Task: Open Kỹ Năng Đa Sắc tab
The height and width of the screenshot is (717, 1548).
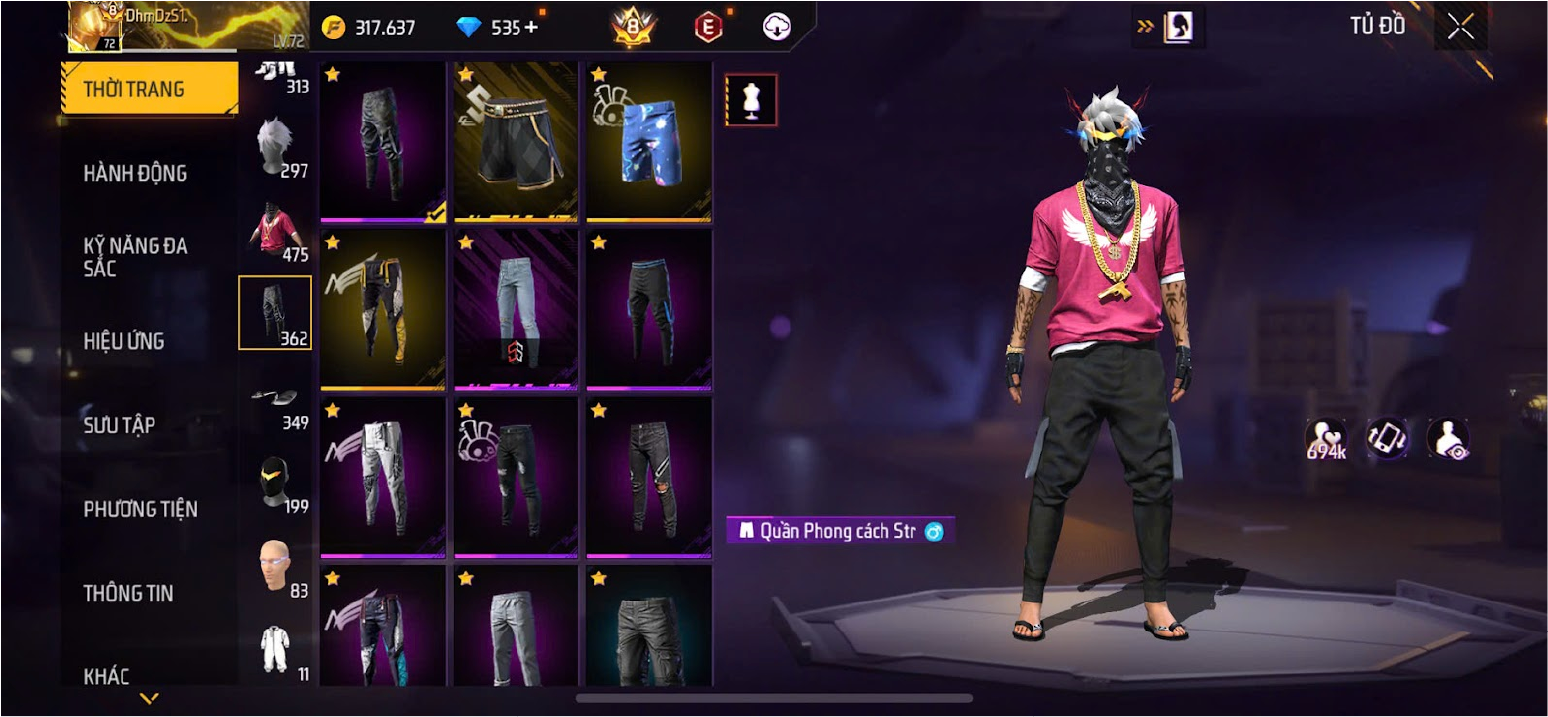Action: click(x=135, y=257)
